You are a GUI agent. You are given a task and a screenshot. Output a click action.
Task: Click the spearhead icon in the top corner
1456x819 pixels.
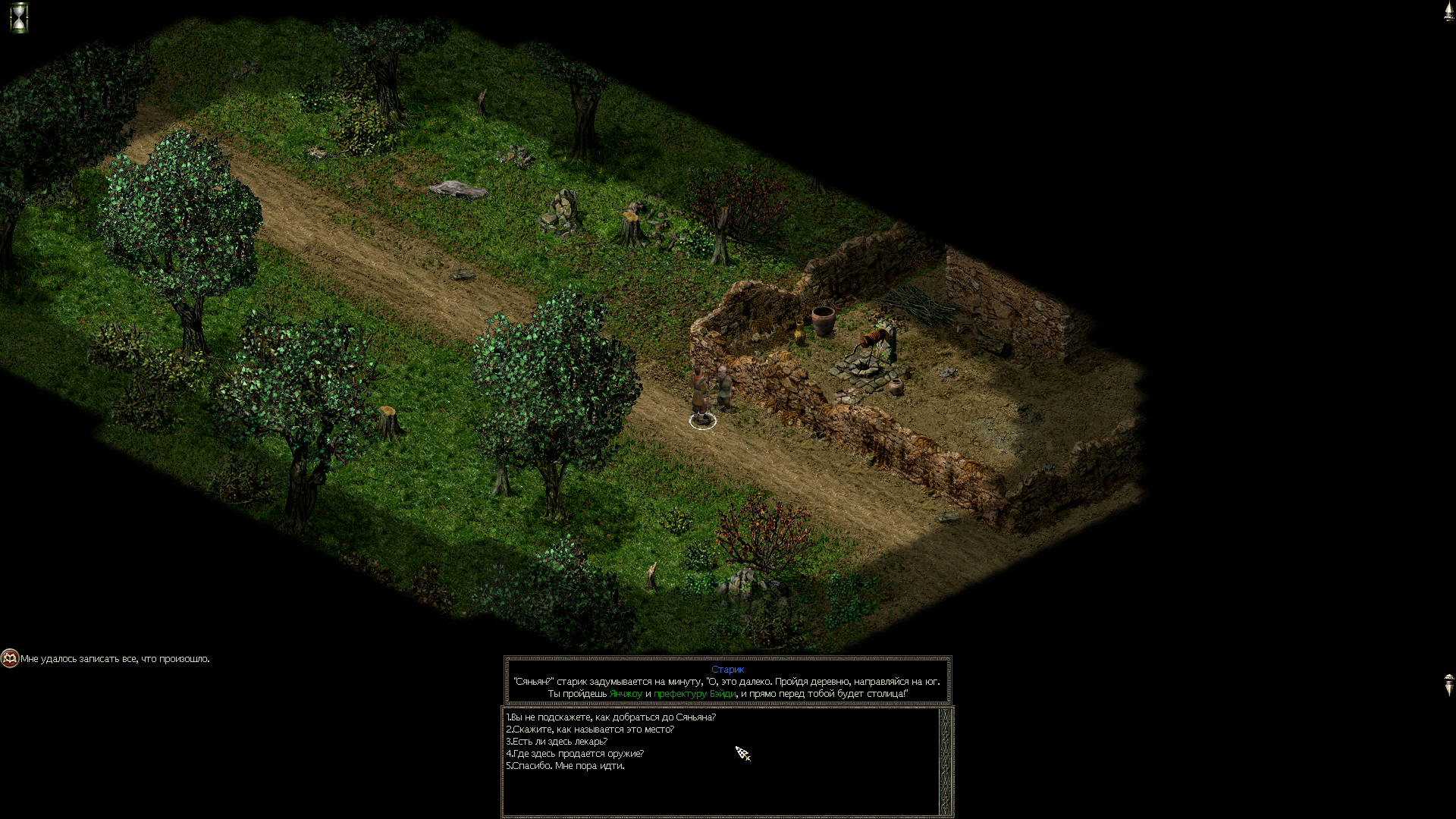(x=1448, y=12)
